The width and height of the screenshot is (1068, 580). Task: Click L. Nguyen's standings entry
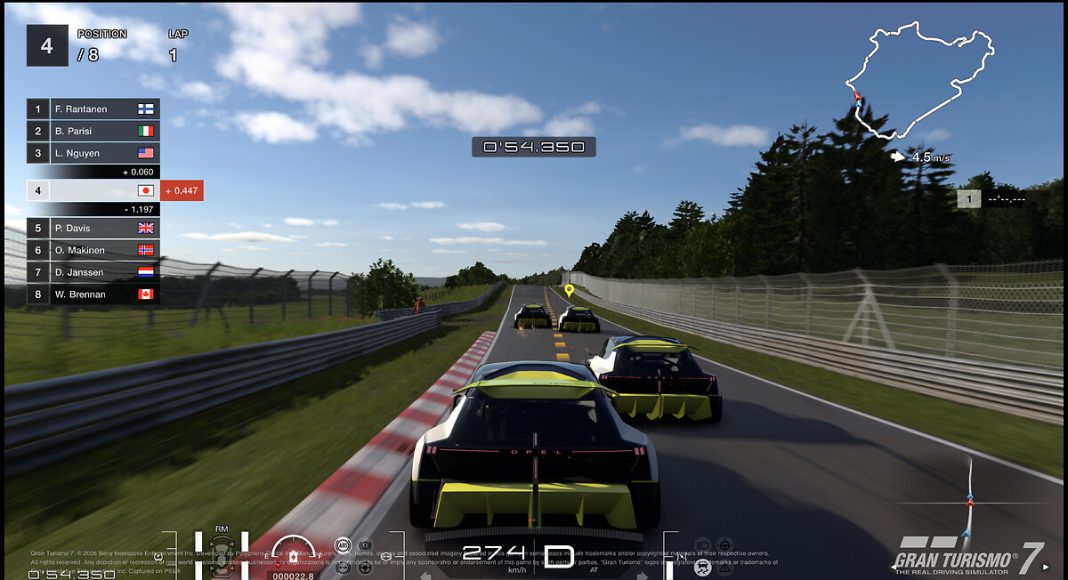[x=93, y=153]
